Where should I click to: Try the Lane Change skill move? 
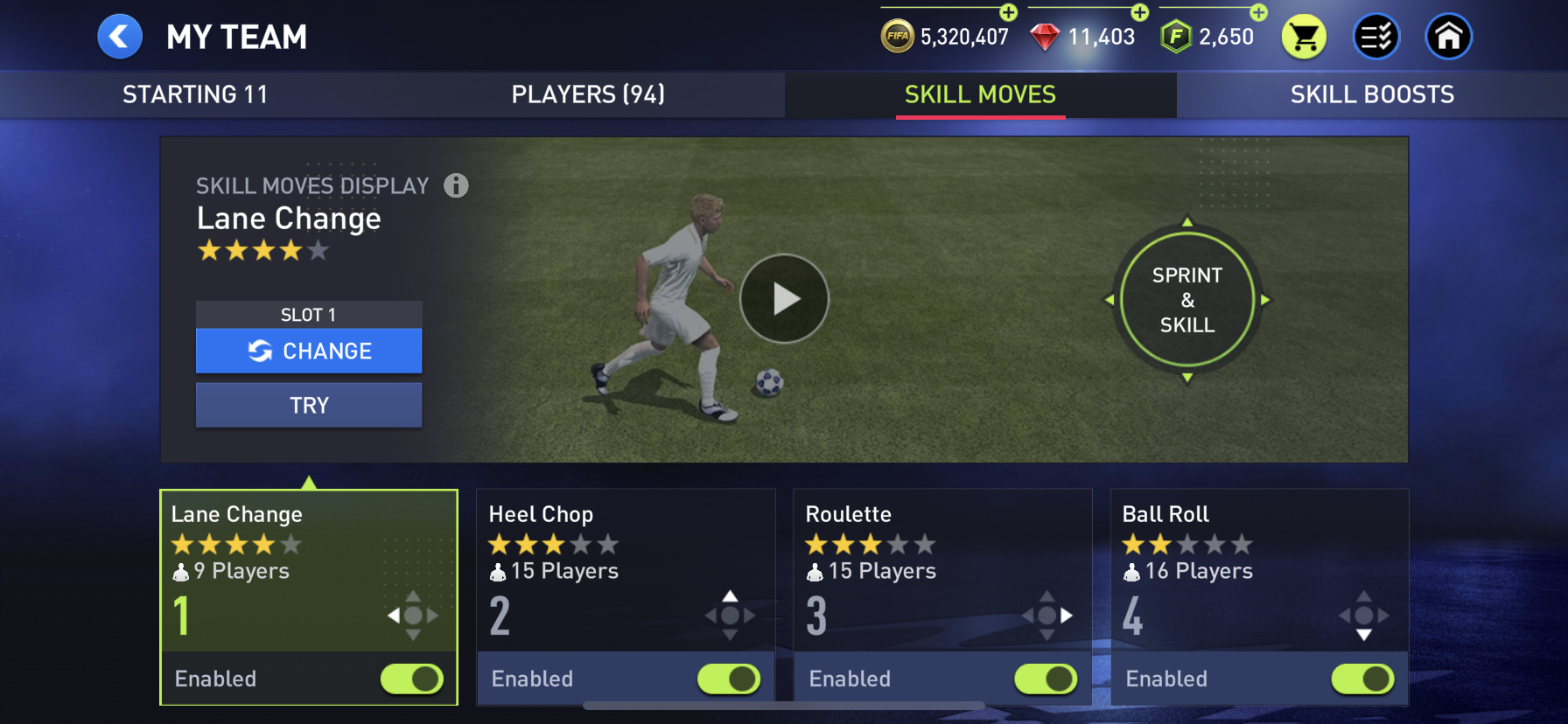[x=309, y=405]
